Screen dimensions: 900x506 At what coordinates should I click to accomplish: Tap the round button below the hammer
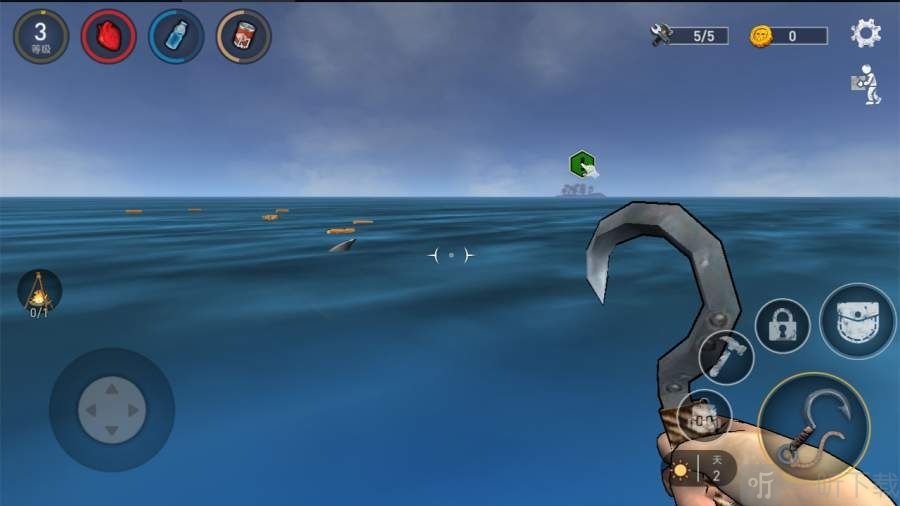(704, 417)
